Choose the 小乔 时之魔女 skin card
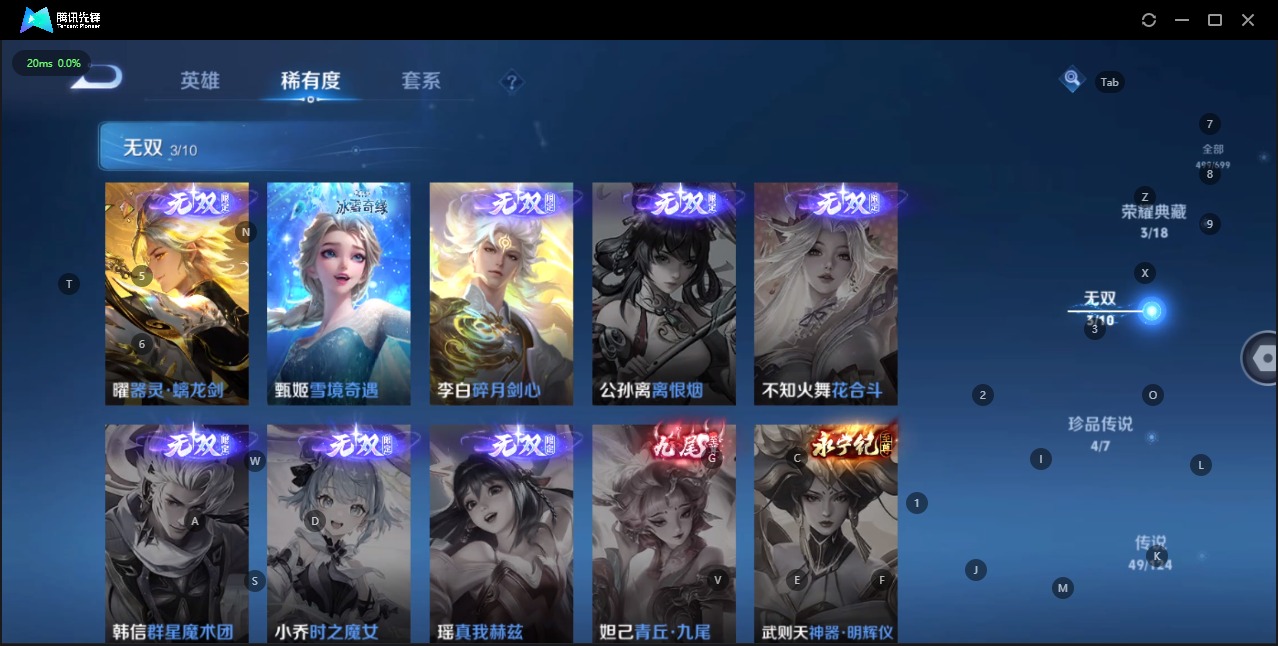Viewport: 1278px width, 646px height. (339, 533)
